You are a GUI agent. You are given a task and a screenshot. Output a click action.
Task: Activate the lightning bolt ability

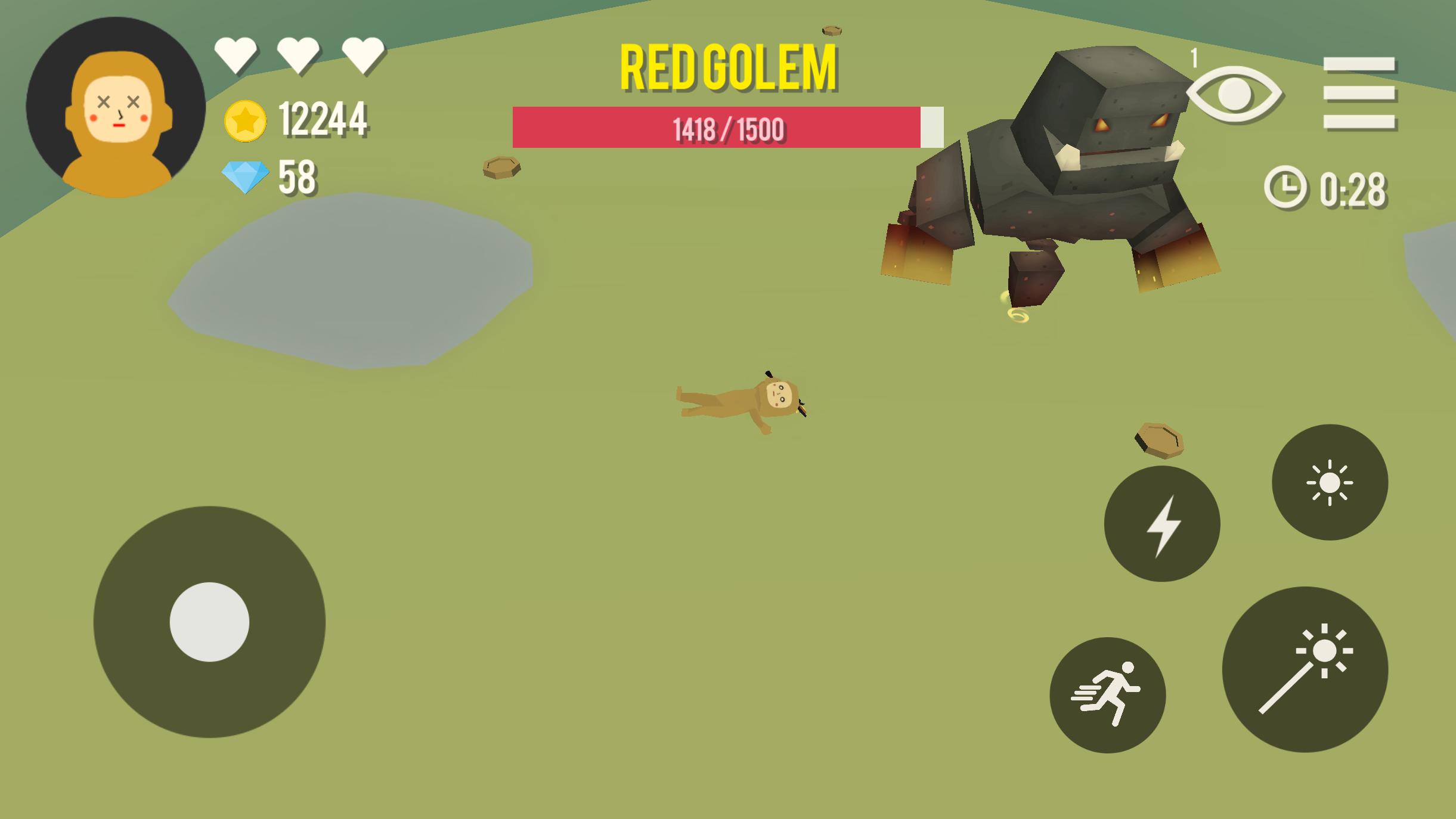[1161, 524]
